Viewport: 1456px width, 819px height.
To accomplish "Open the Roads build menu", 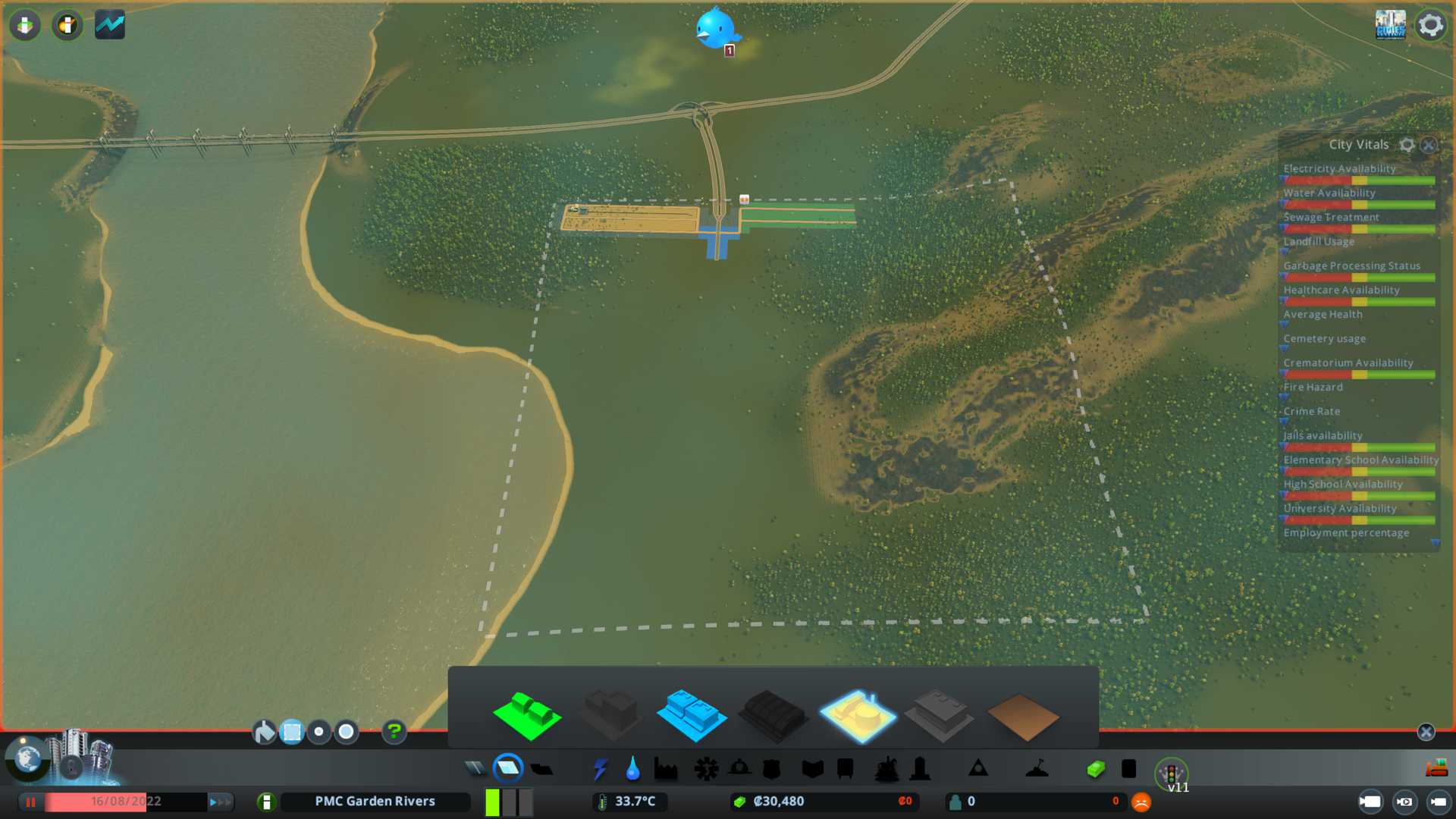I will pos(475,769).
